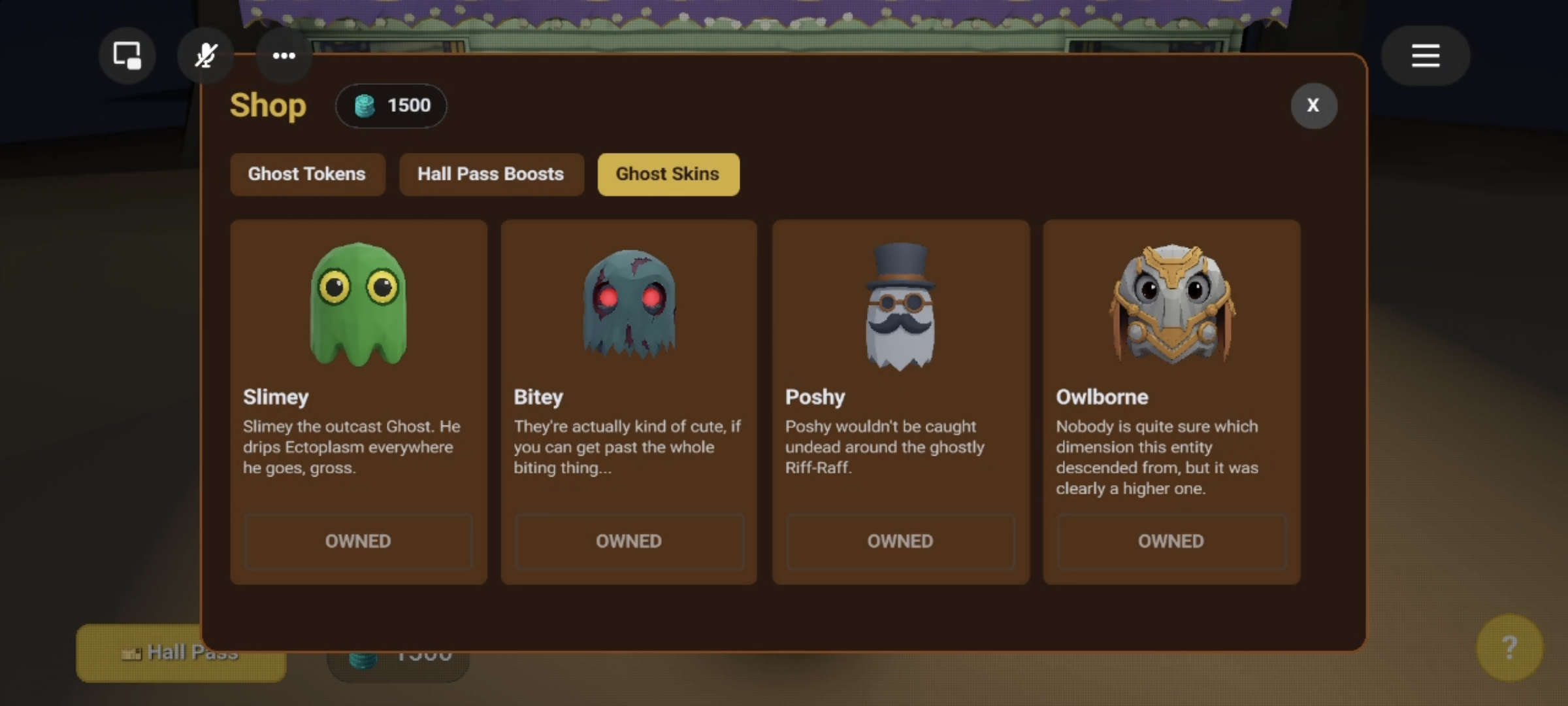Switch to Ghost Tokens tab

click(x=307, y=174)
